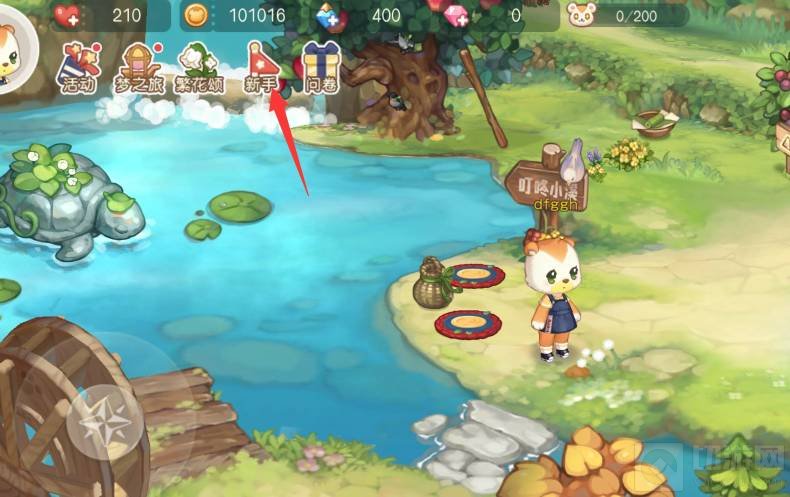The width and height of the screenshot is (790, 497).
Task: Open the 繁花颂 icon
Action: [x=200, y=67]
